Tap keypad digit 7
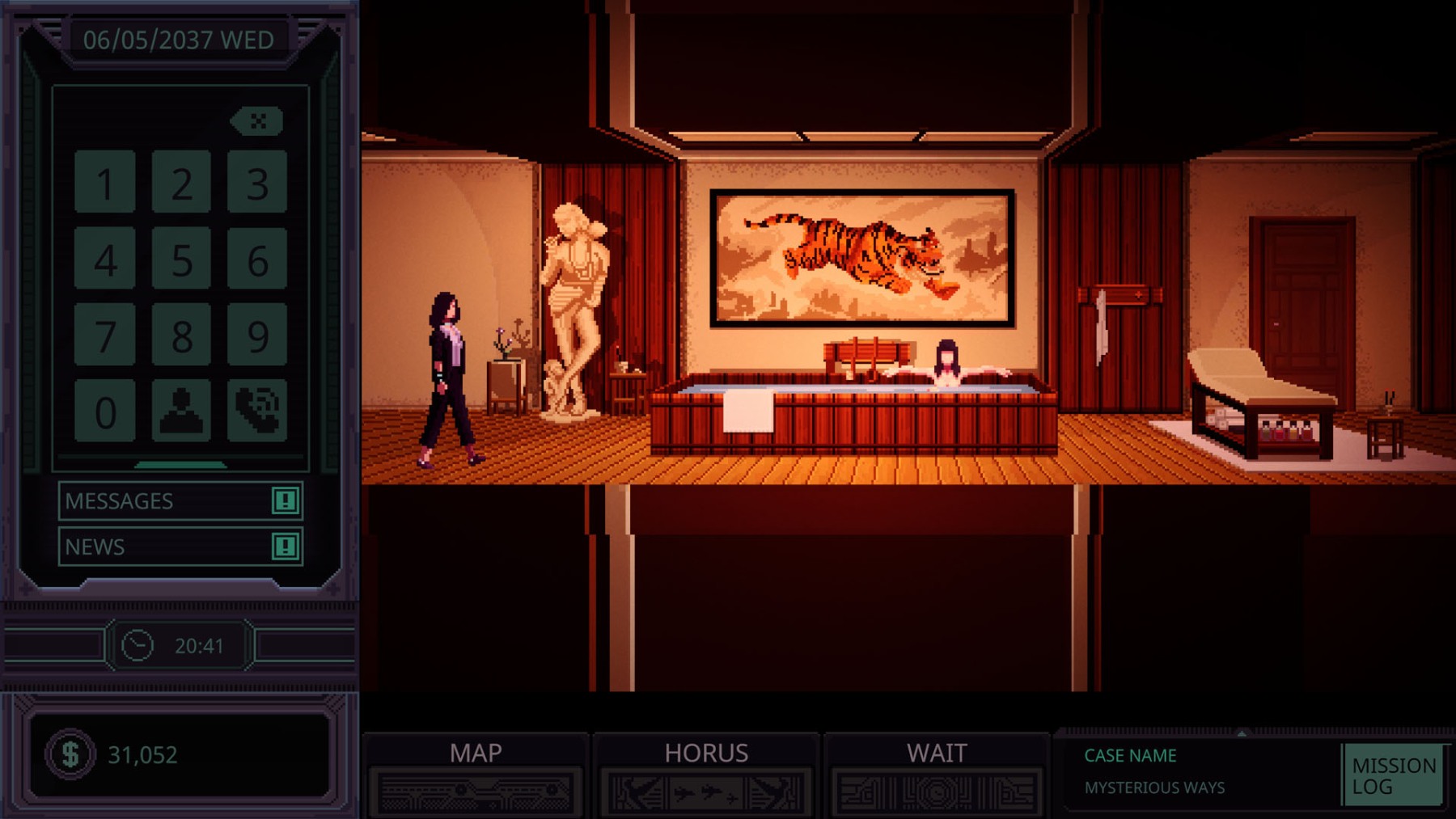Viewport: 1456px width, 819px height. pyautogui.click(x=105, y=335)
